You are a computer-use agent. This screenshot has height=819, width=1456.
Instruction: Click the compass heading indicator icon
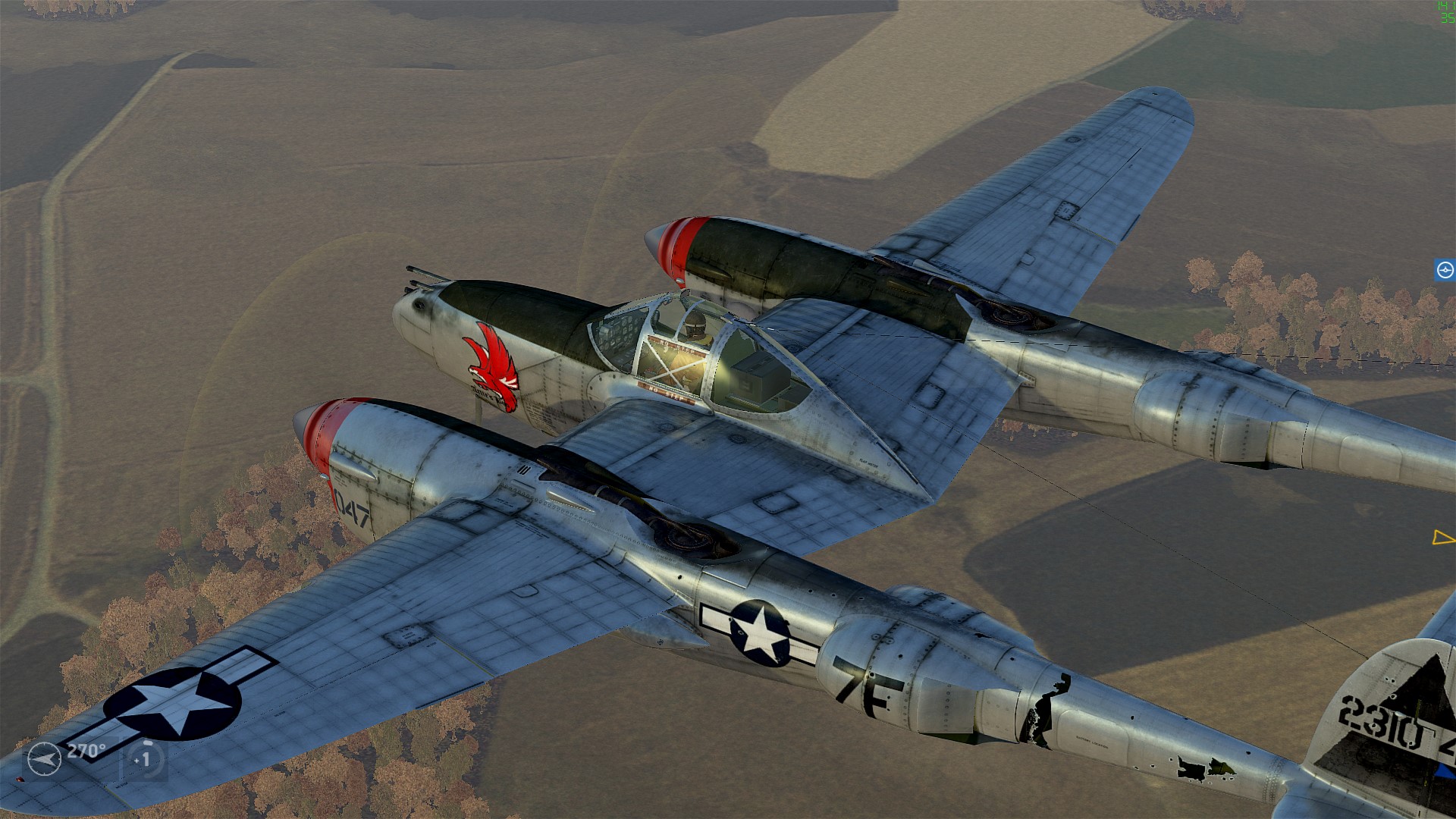[44, 759]
